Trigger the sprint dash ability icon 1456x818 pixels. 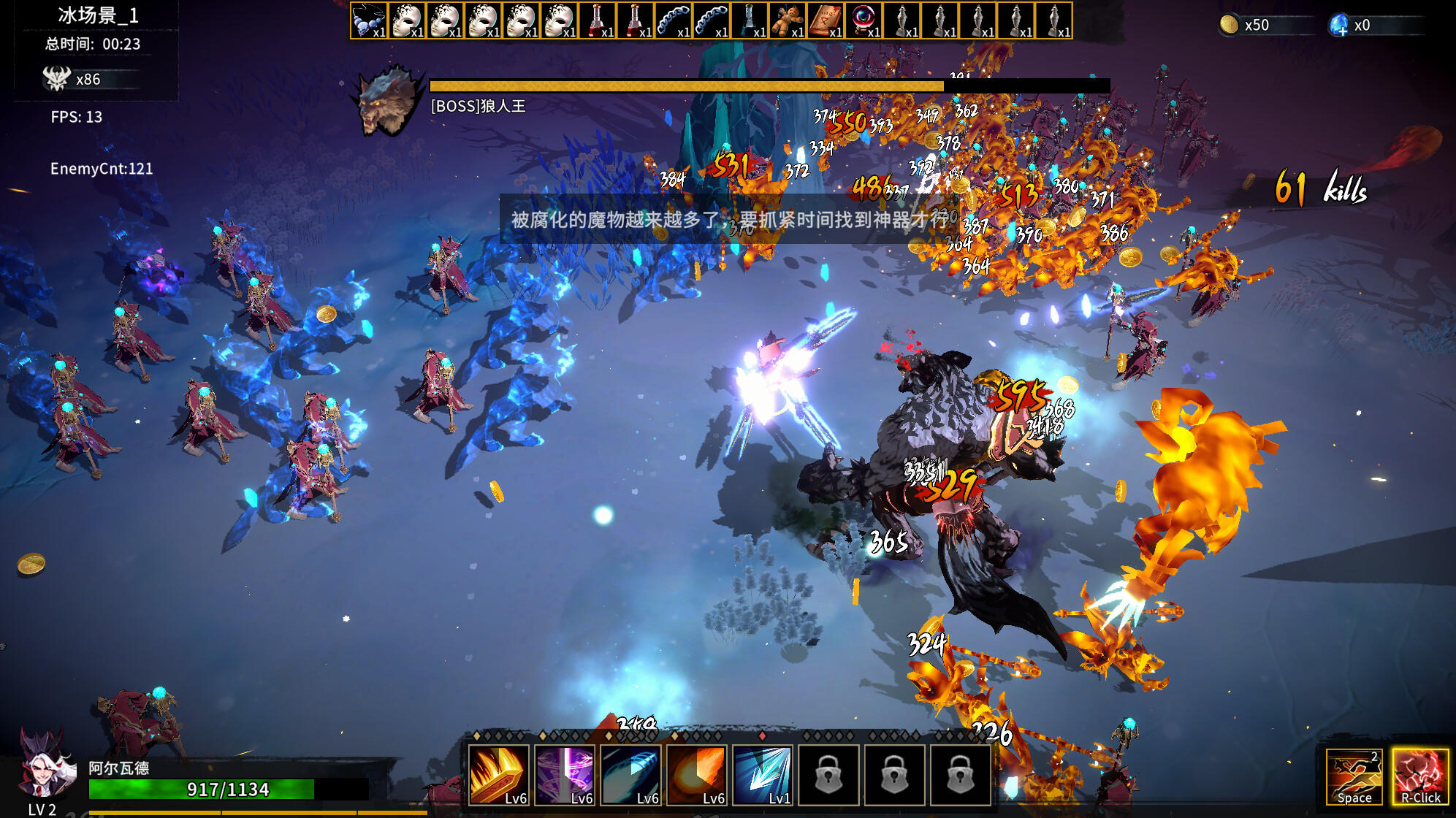pyautogui.click(x=1354, y=776)
